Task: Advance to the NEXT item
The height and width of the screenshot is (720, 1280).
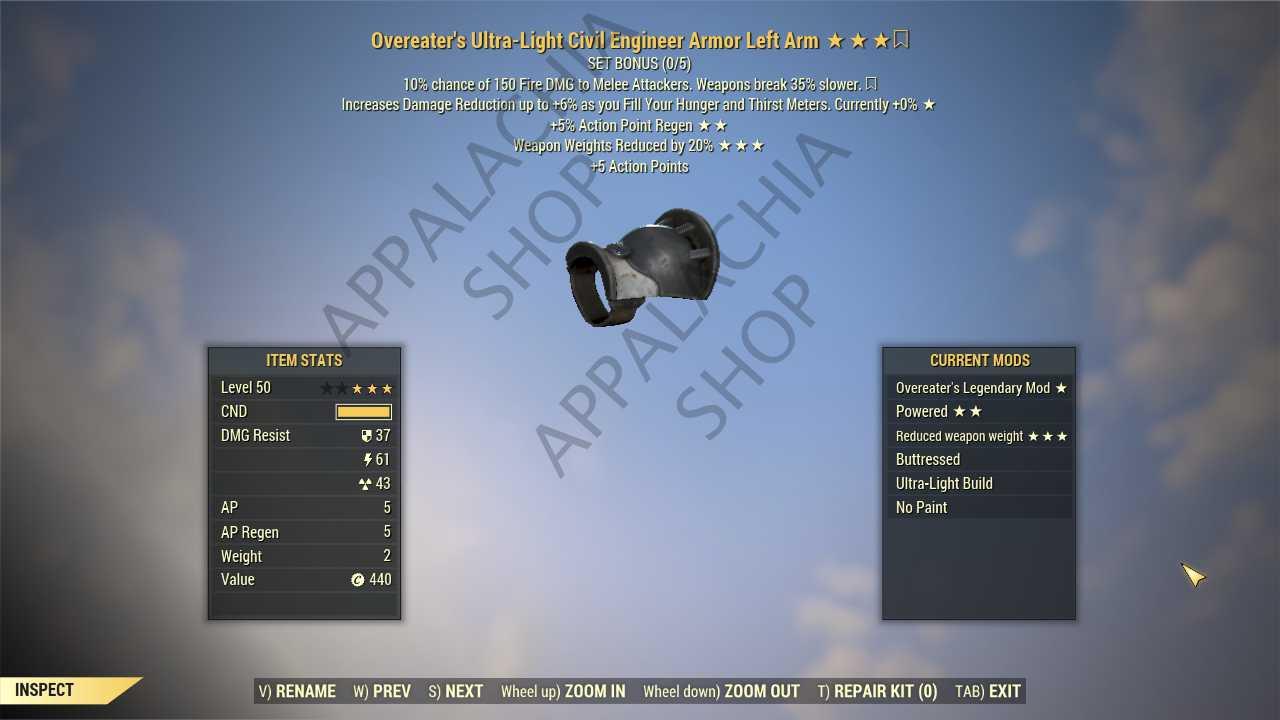Action: pyautogui.click(x=456, y=691)
